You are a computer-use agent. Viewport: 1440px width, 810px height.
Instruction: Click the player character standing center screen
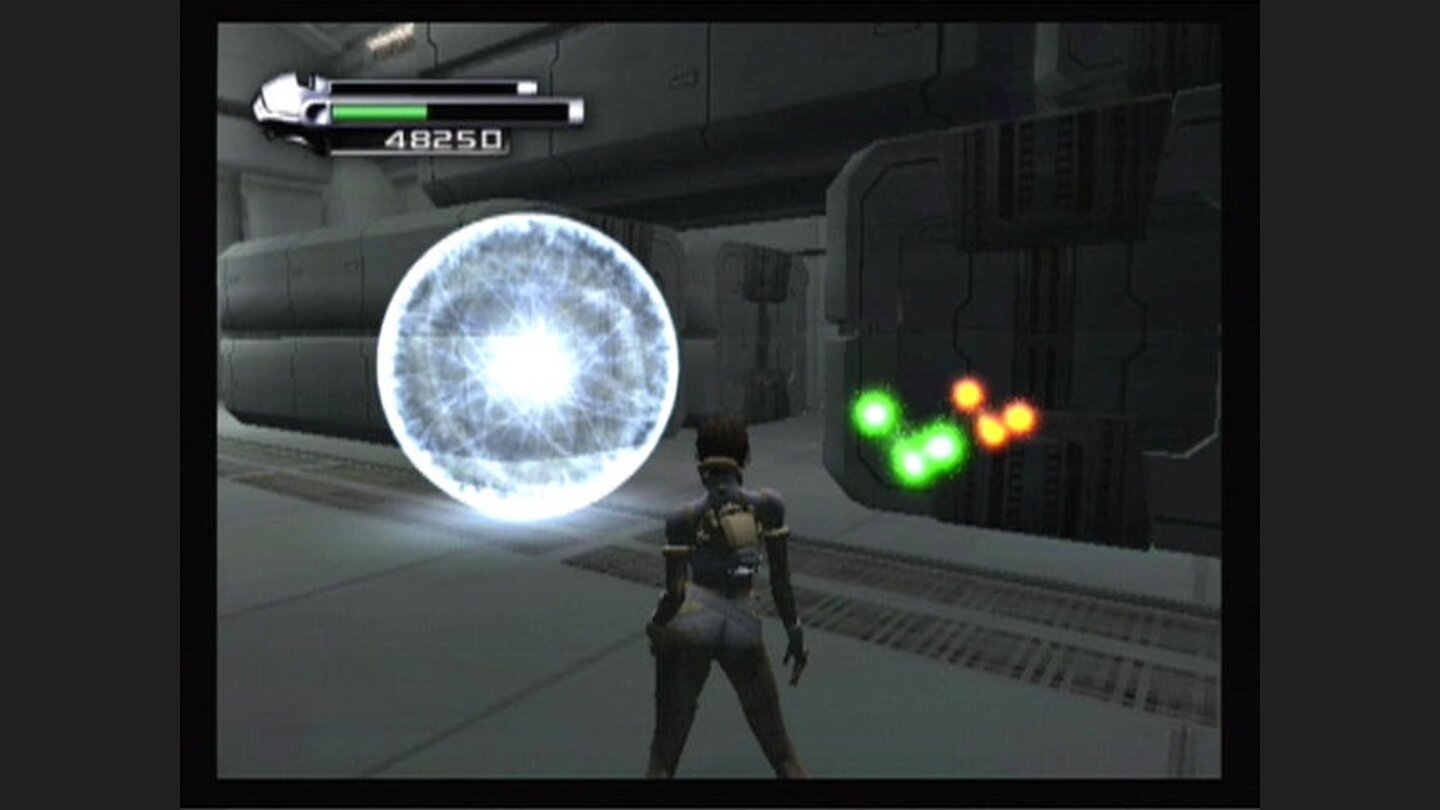click(725, 570)
